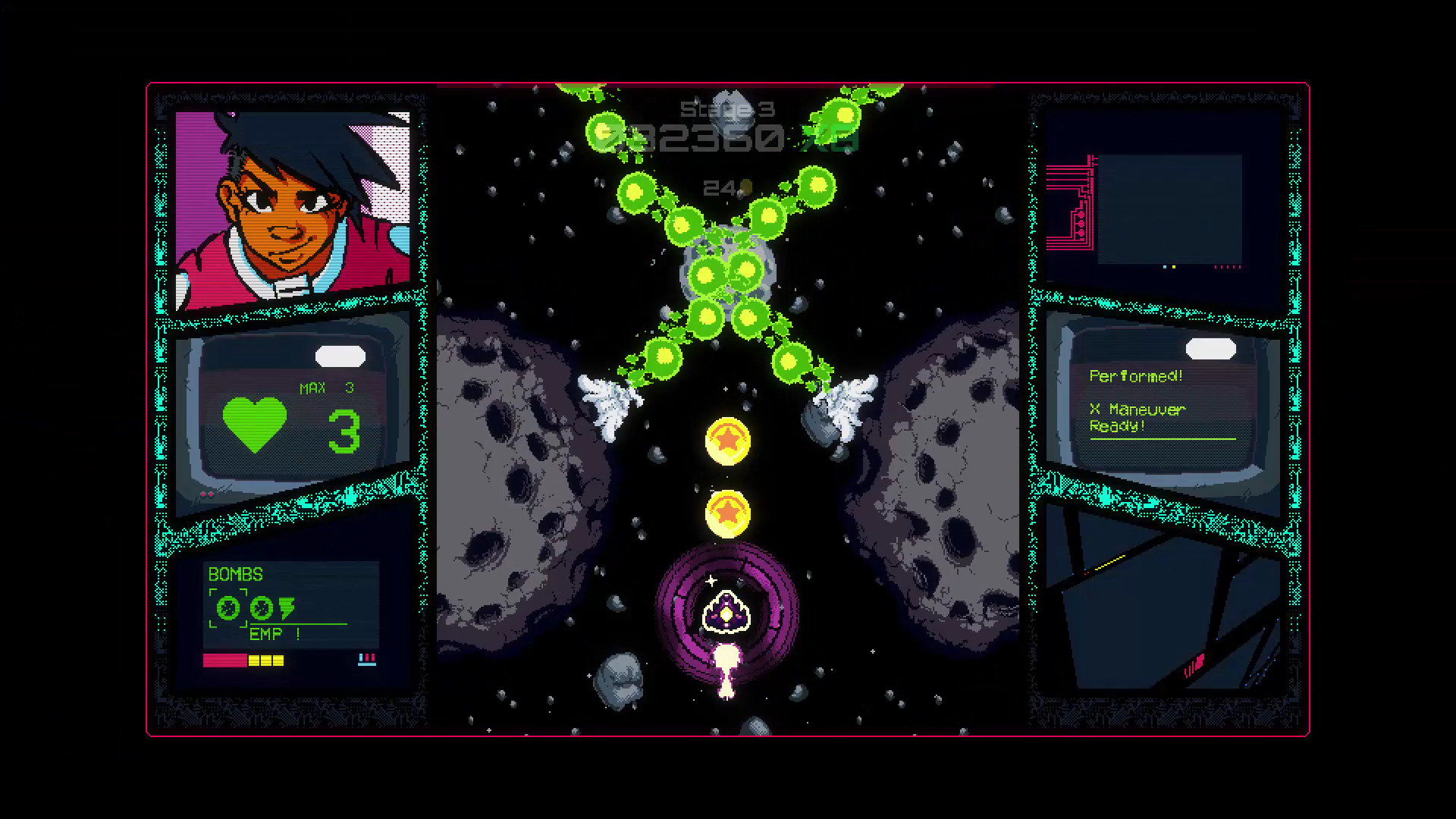Click the EMP lightning icon
This screenshot has width=1456, height=819.
tap(288, 607)
